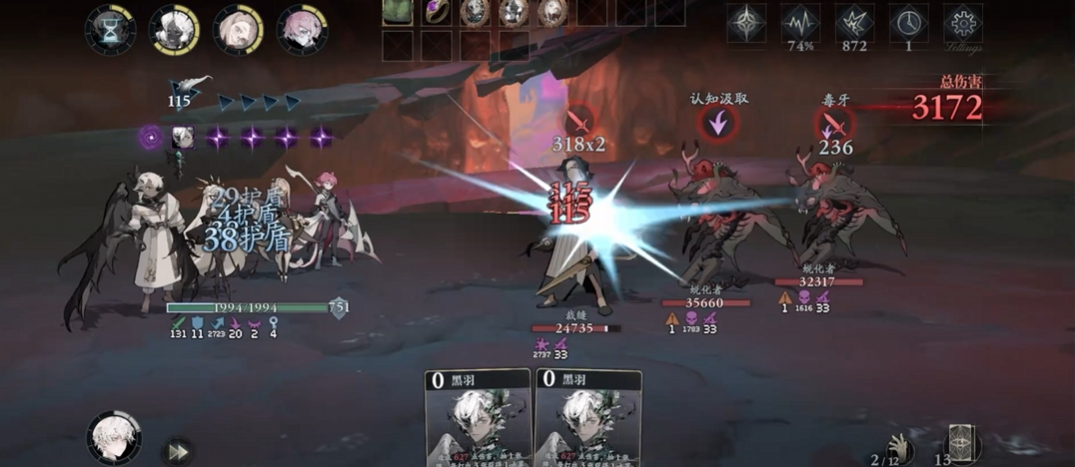Select the green item in the relic bar
1075x467 pixels.
pos(398,11)
